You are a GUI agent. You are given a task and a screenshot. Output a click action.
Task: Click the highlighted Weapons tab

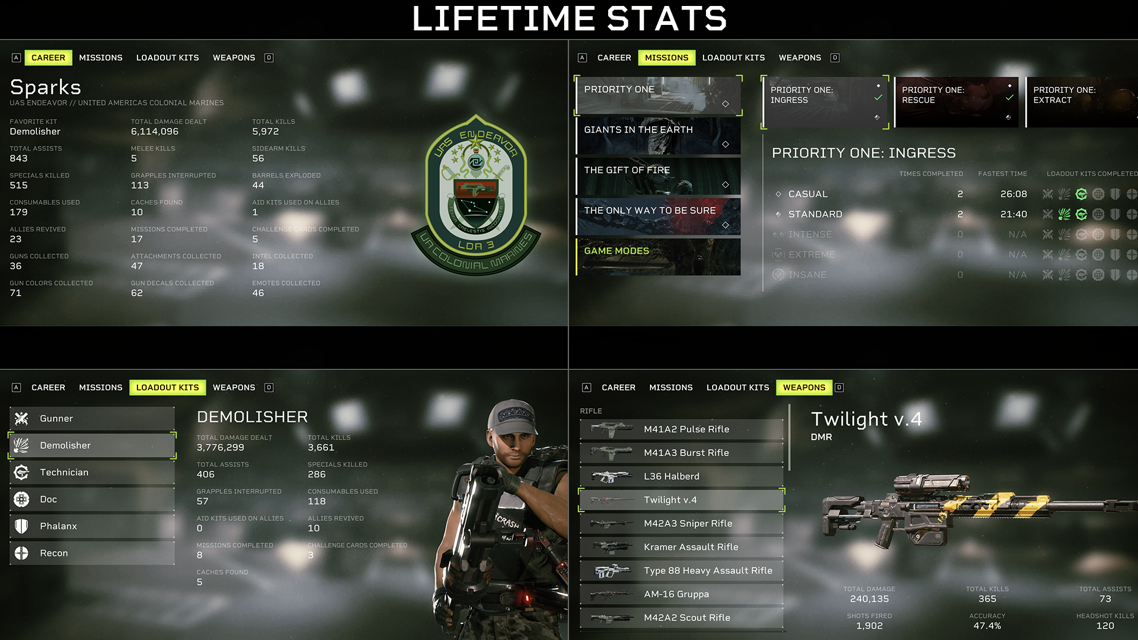804,387
